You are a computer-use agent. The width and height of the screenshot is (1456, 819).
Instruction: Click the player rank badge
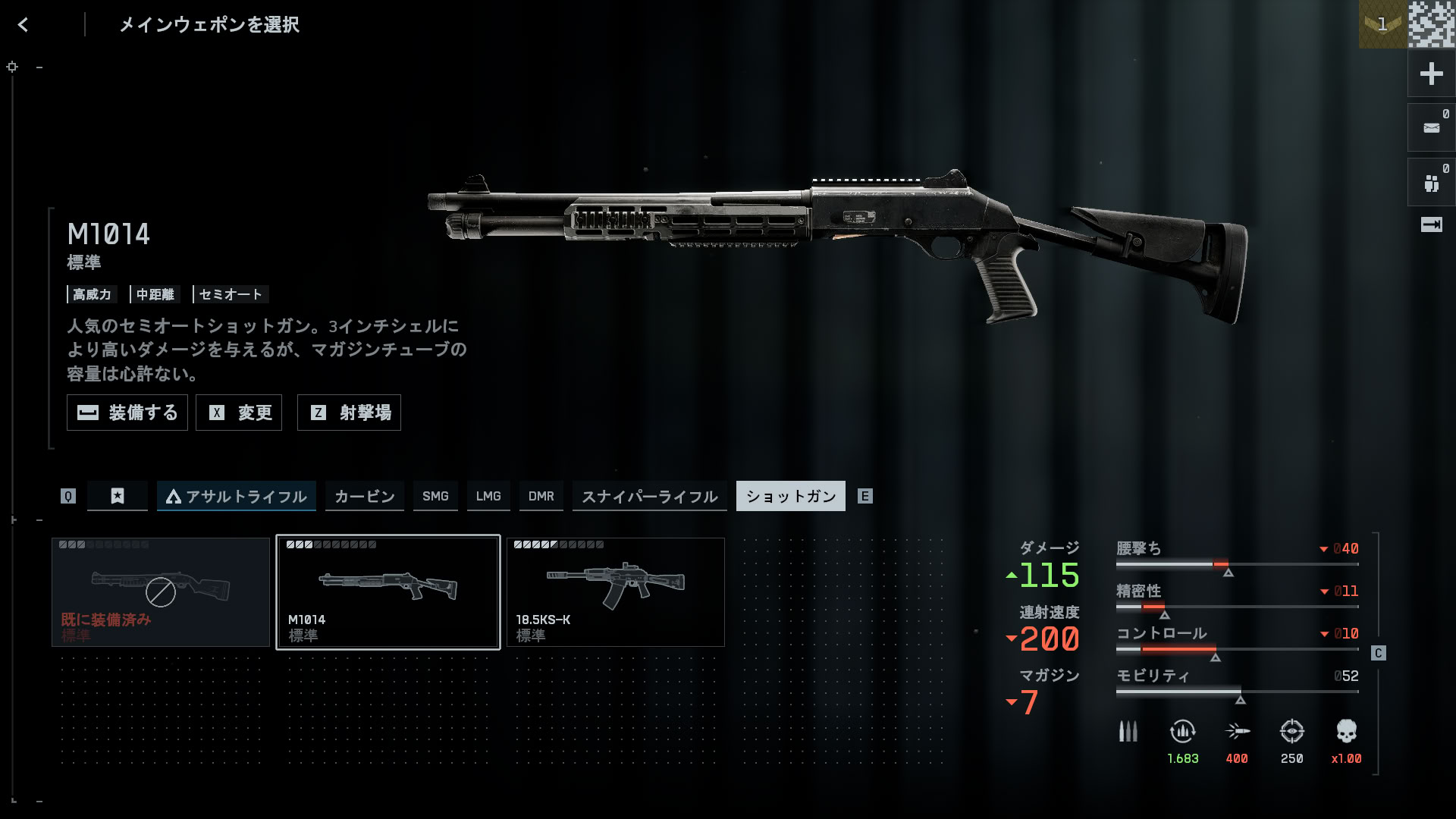coord(1382,24)
